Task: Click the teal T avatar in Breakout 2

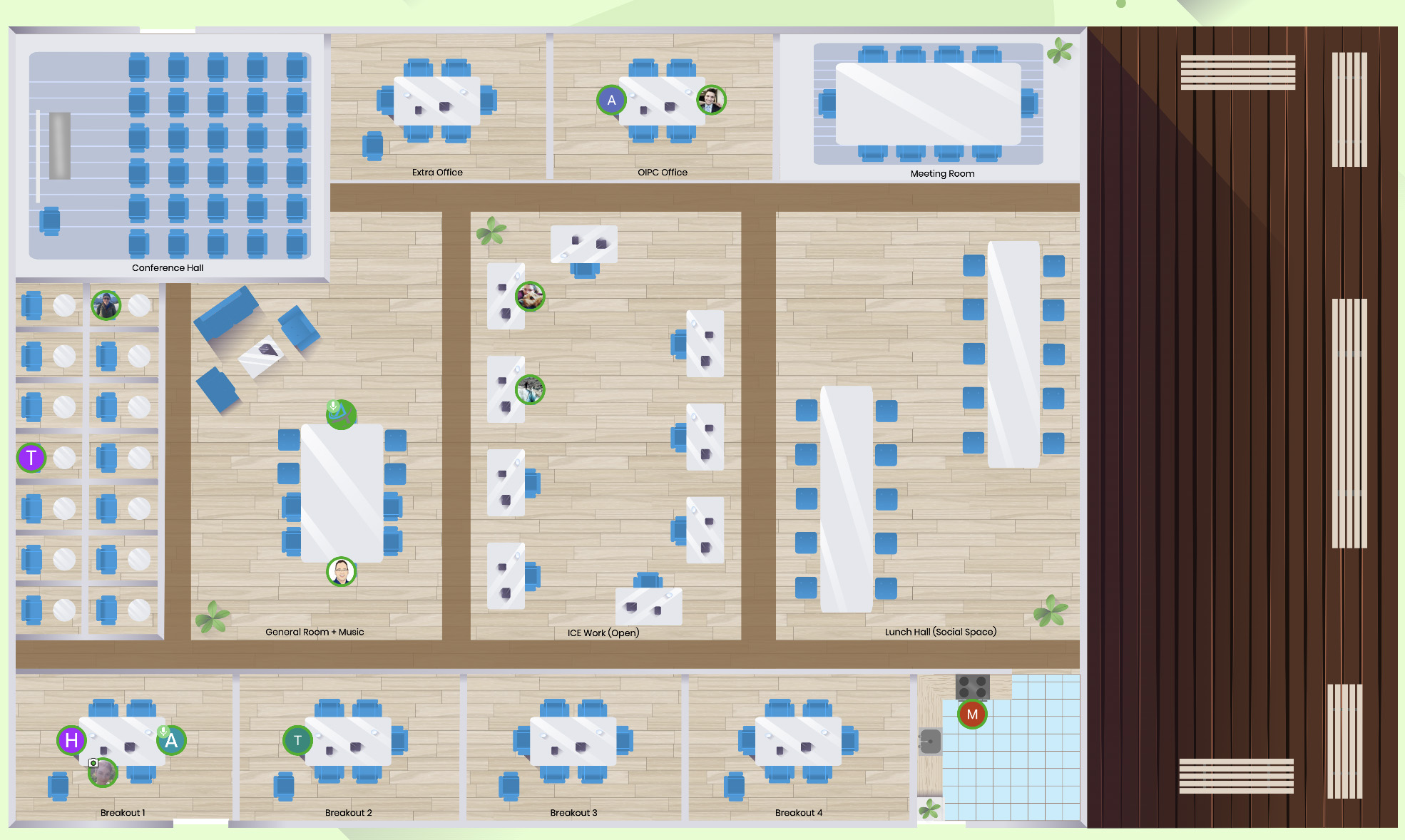Action: (297, 741)
